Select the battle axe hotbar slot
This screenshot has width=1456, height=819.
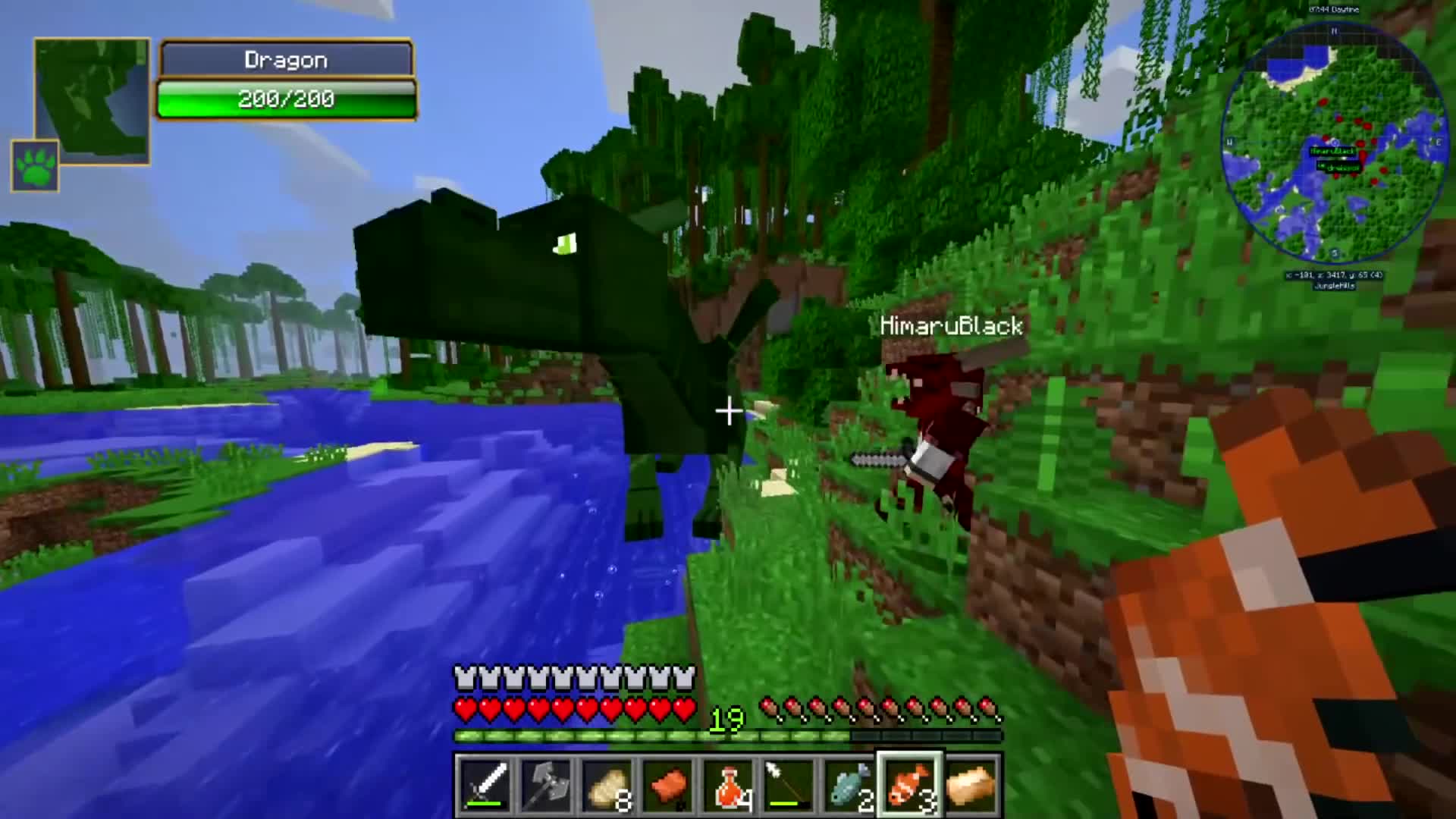coord(547,784)
